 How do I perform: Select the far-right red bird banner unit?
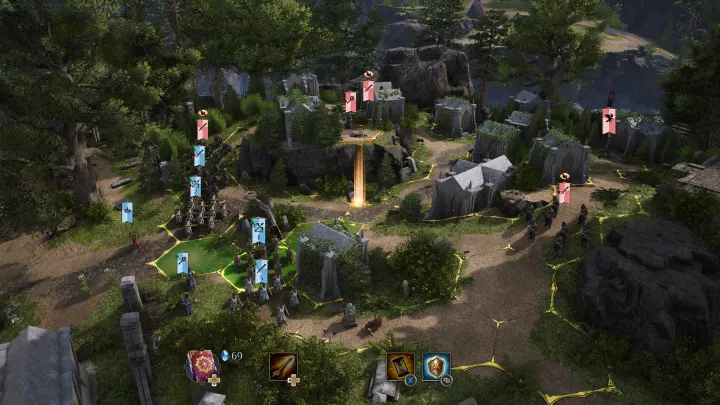click(609, 120)
